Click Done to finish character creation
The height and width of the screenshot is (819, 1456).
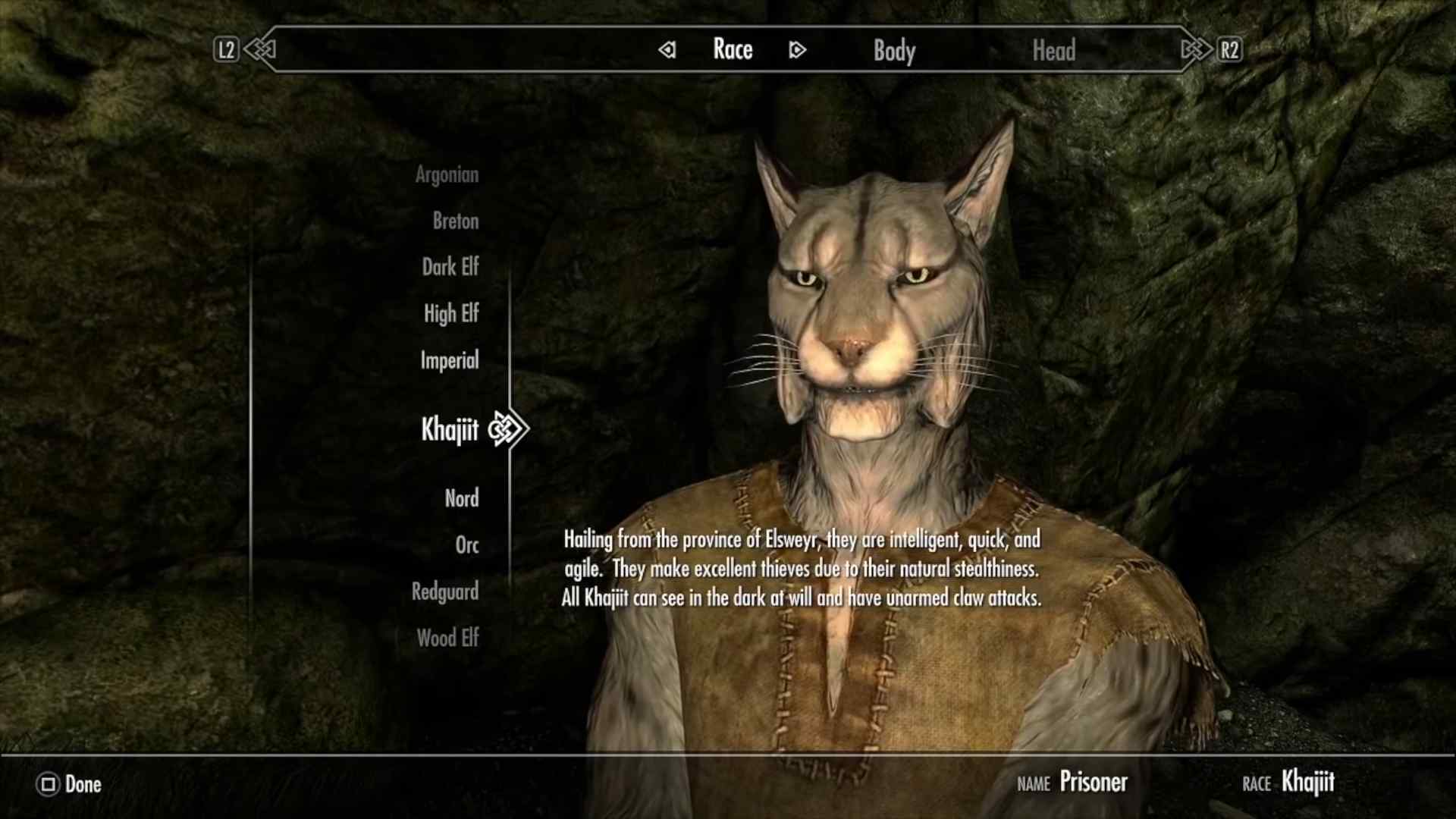pyautogui.click(x=83, y=785)
